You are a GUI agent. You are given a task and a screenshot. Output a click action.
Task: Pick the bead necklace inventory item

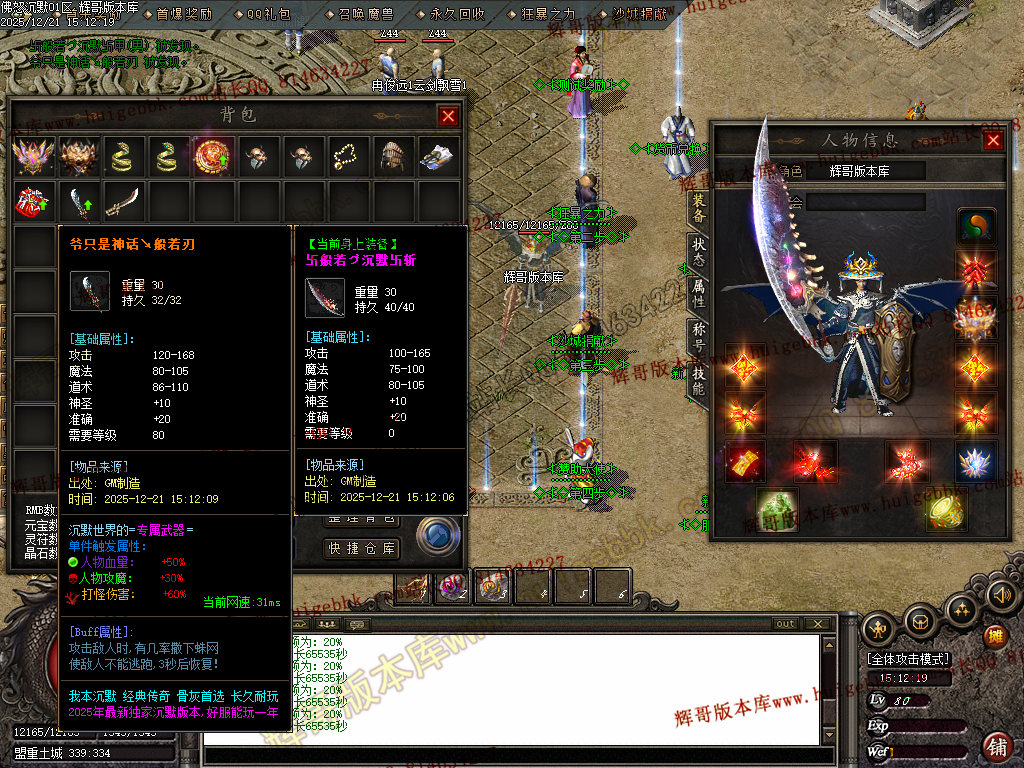(349, 157)
